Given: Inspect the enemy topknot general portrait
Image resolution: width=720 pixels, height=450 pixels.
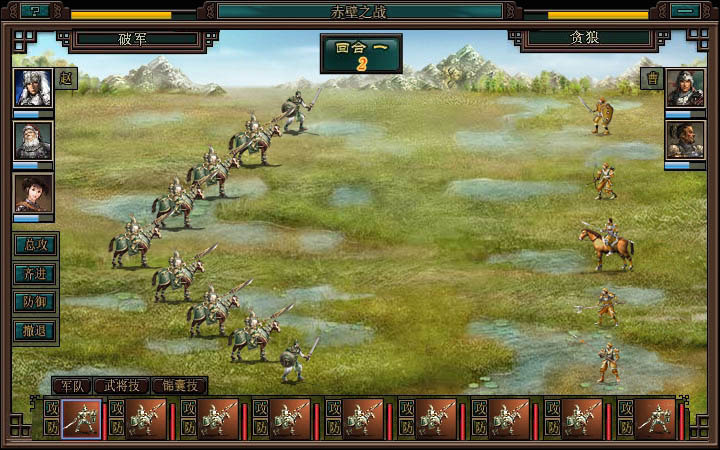Looking at the screenshot, I should 685,139.
